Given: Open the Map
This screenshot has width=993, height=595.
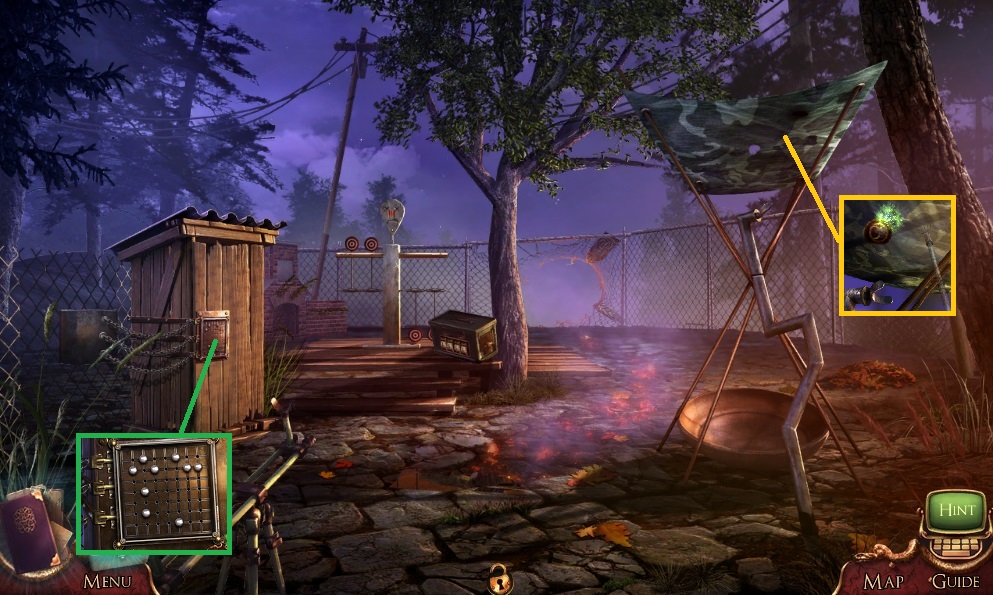Looking at the screenshot, I should (x=883, y=581).
